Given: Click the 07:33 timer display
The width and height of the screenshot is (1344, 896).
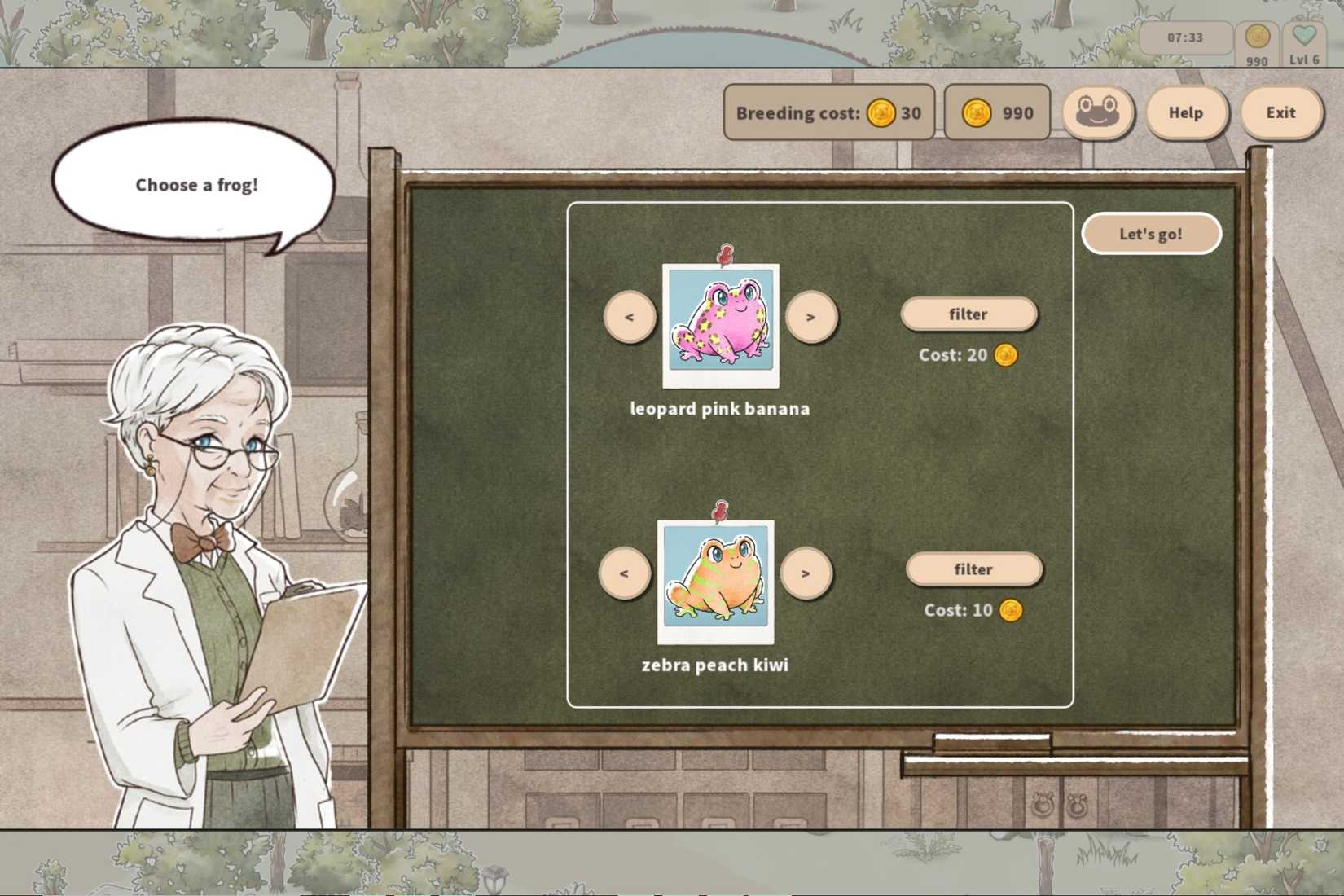Looking at the screenshot, I should click(1187, 37).
